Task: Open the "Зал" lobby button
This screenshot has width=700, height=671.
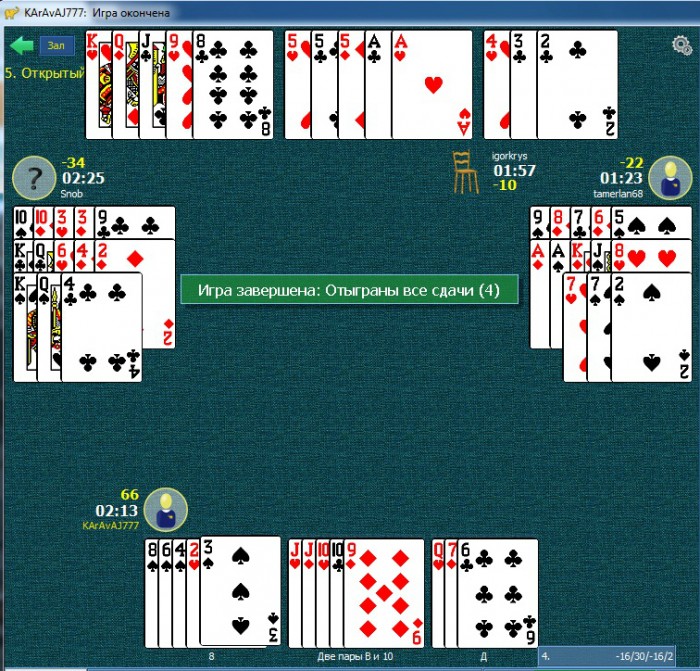Action: (56, 45)
